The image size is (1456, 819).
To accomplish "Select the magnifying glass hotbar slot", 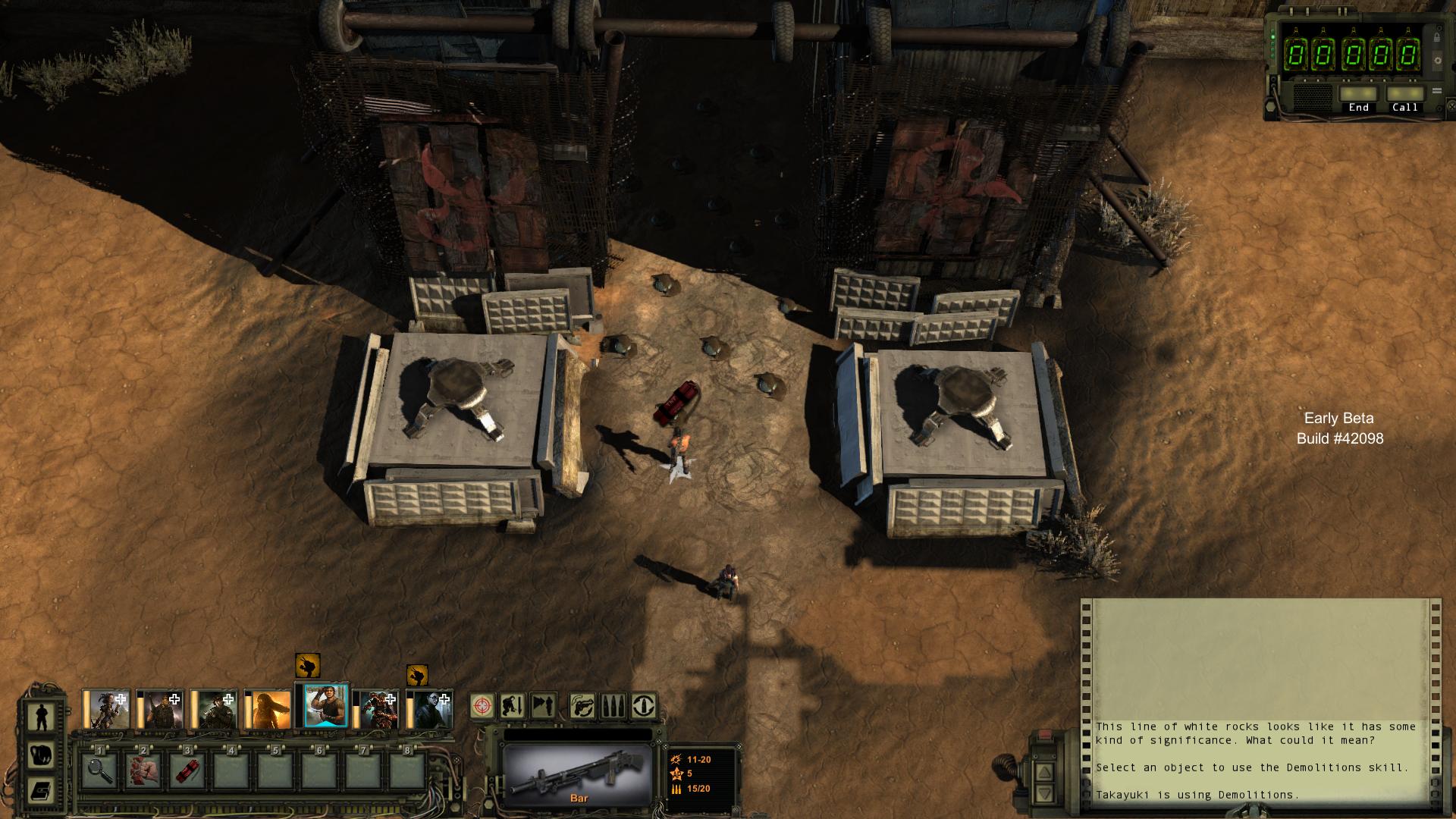I will [99, 770].
